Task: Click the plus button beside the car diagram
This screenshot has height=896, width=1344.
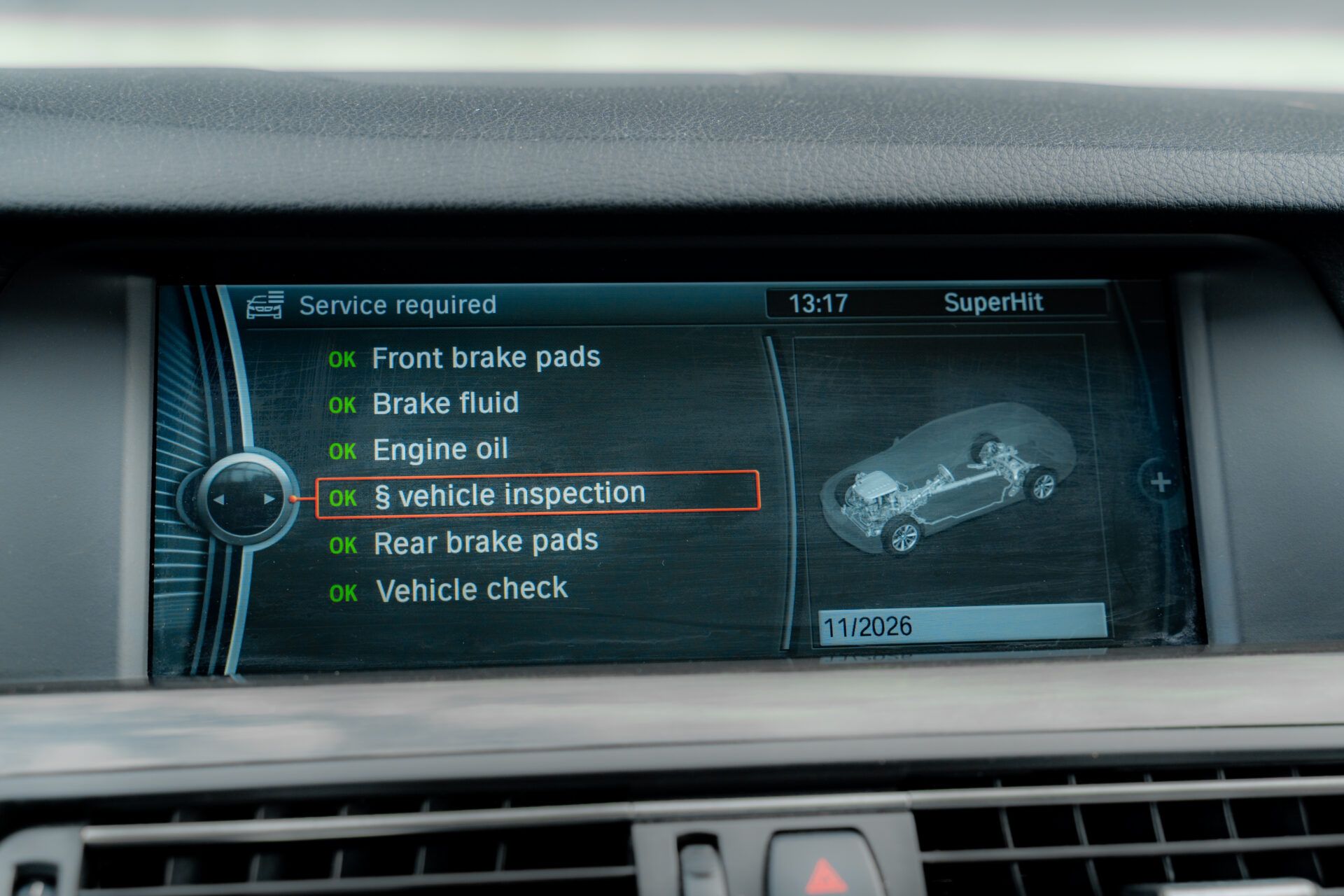Action: [x=1161, y=482]
